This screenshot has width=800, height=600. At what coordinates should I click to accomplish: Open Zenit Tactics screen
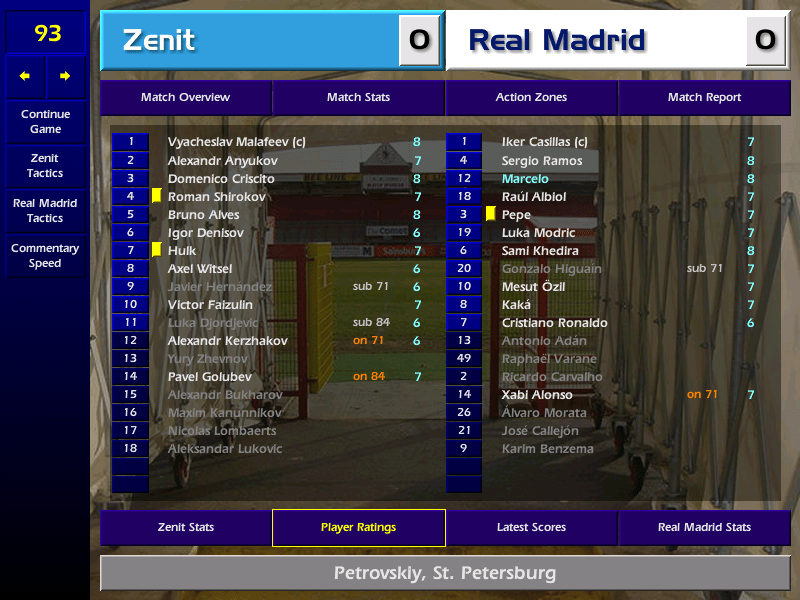pyautogui.click(x=45, y=166)
